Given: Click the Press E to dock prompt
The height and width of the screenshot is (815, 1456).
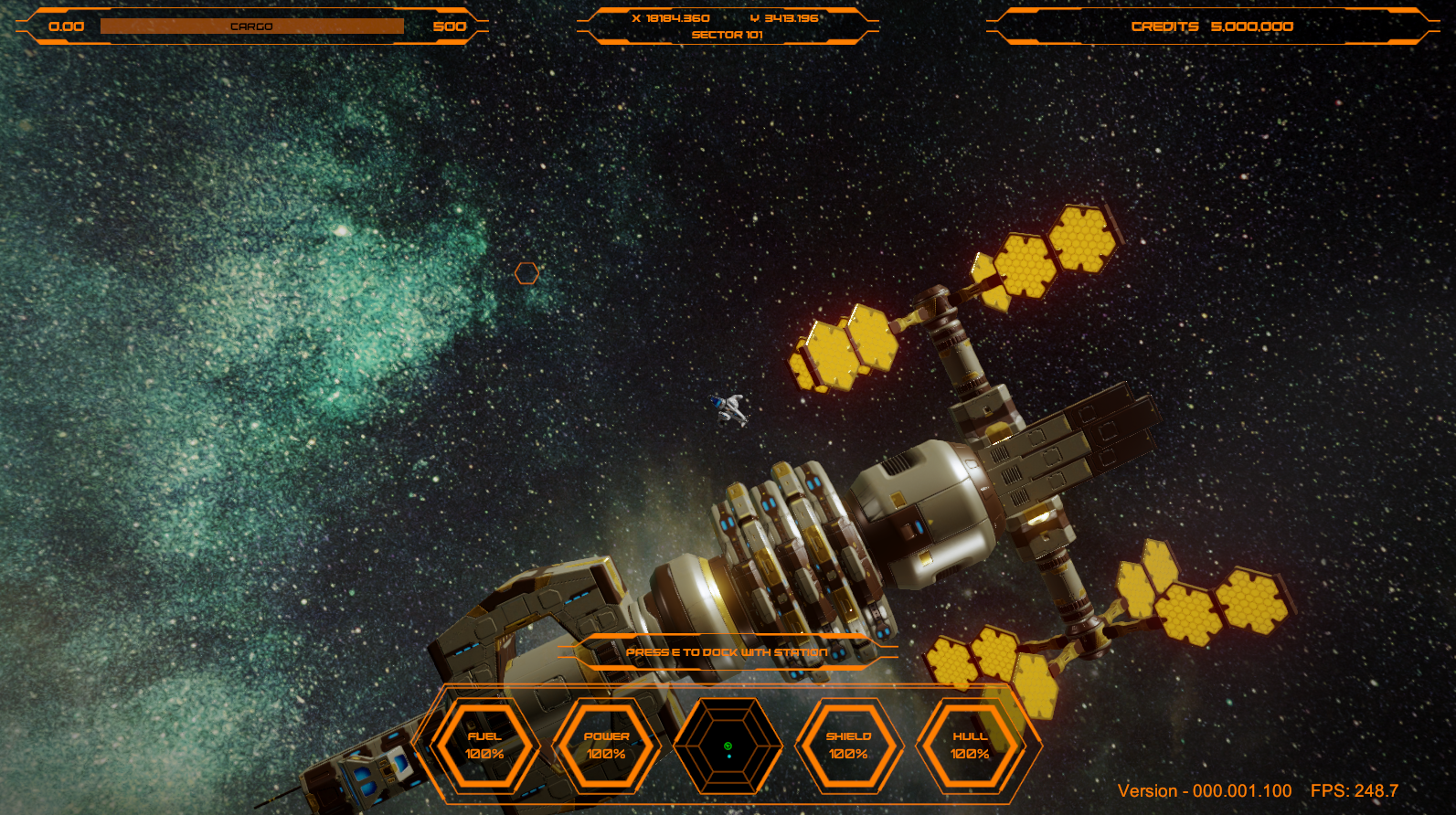Looking at the screenshot, I should point(727,652).
